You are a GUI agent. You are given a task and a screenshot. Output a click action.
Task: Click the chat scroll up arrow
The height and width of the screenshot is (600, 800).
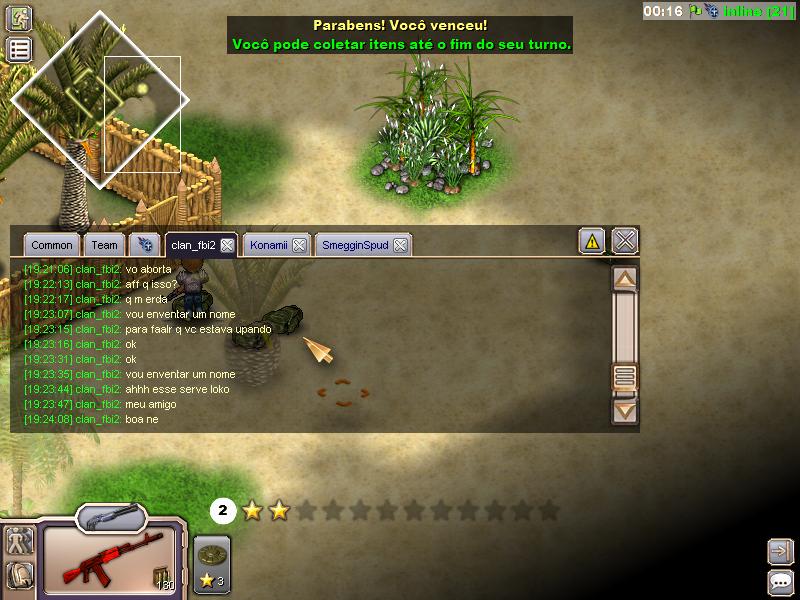625,280
